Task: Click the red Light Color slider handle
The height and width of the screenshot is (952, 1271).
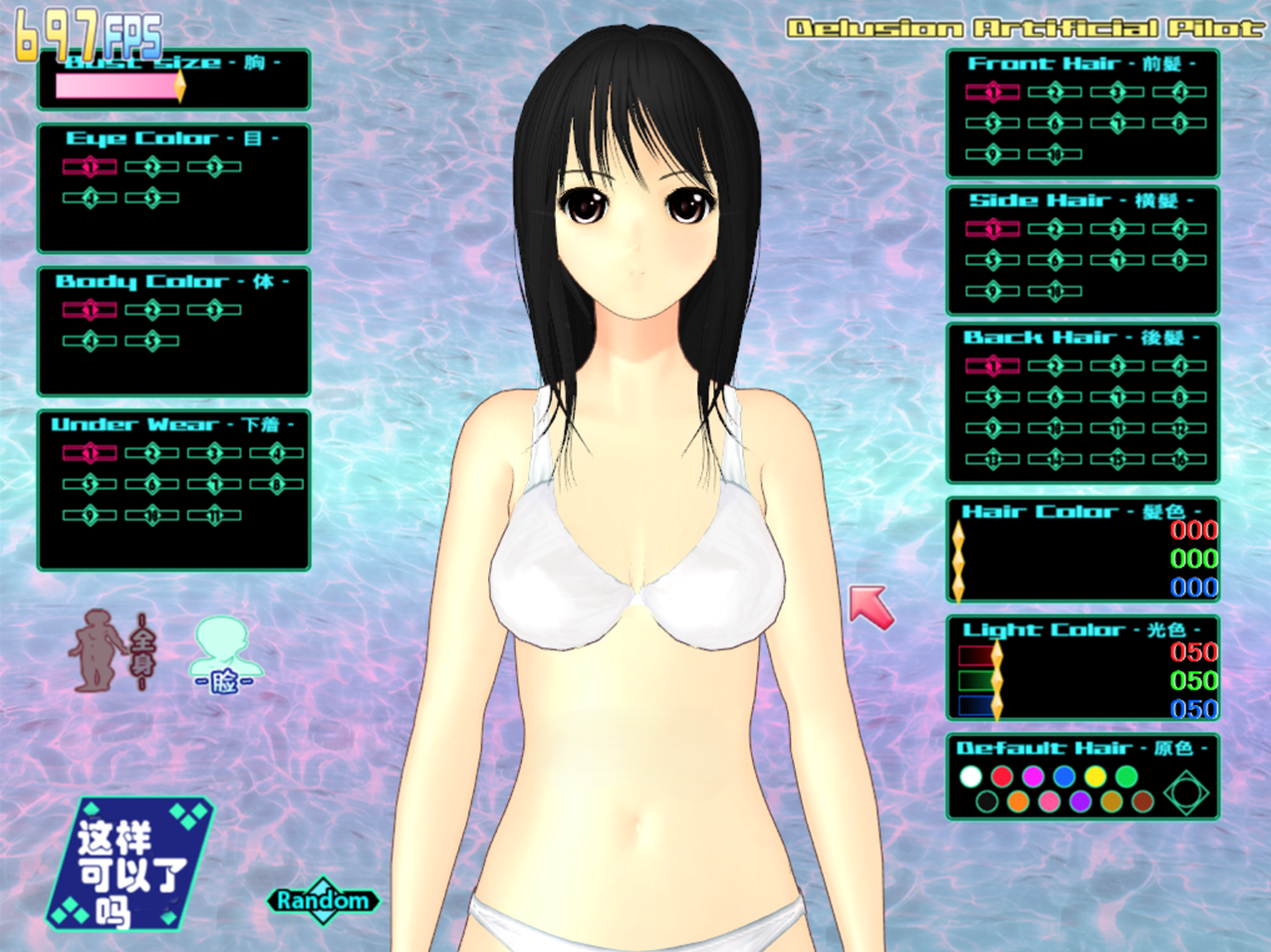Action: (x=996, y=654)
